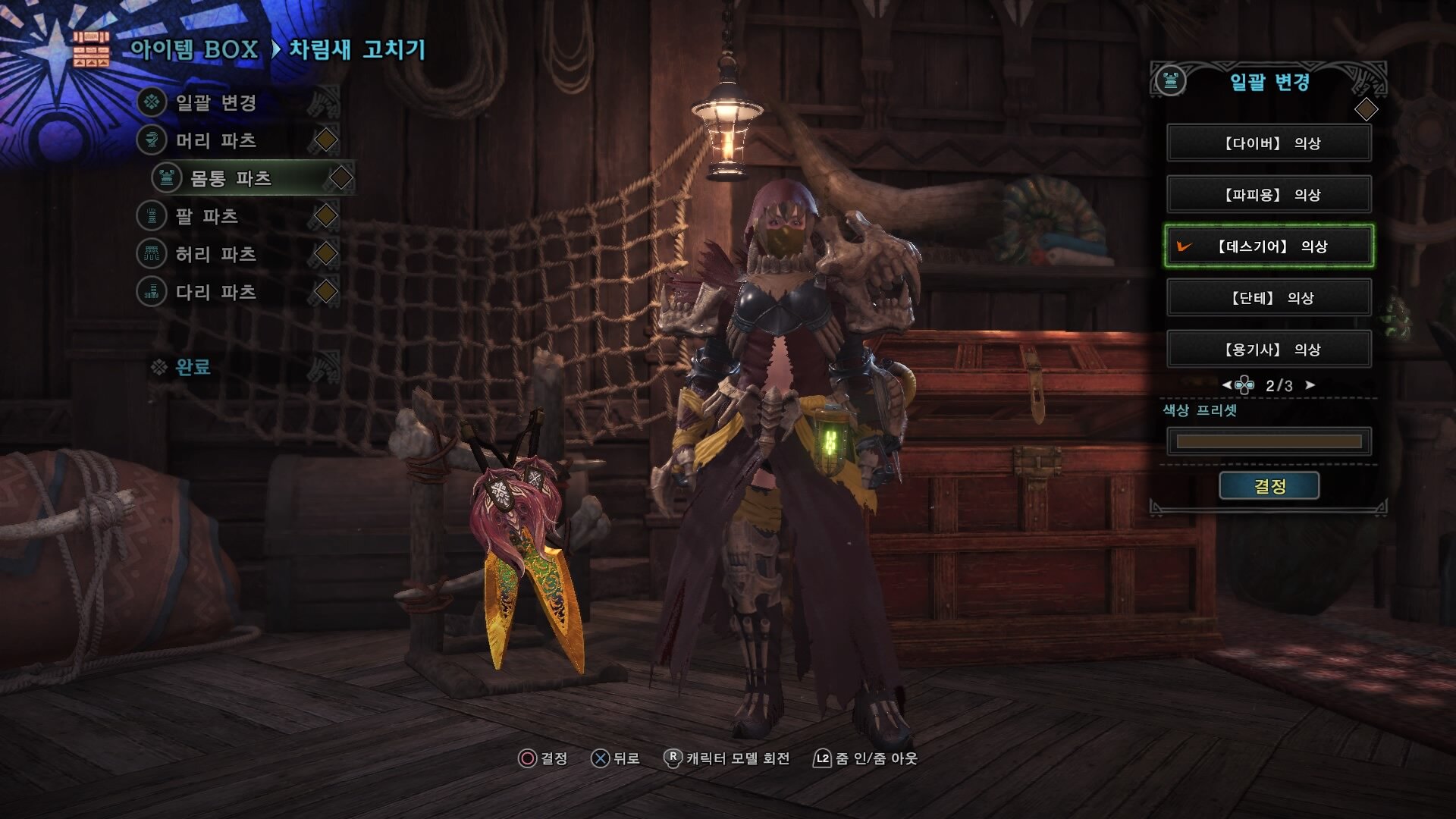The width and height of the screenshot is (1456, 819).
Task: Pick the 【다이버】 의상 outfit
Action: pyautogui.click(x=1269, y=143)
